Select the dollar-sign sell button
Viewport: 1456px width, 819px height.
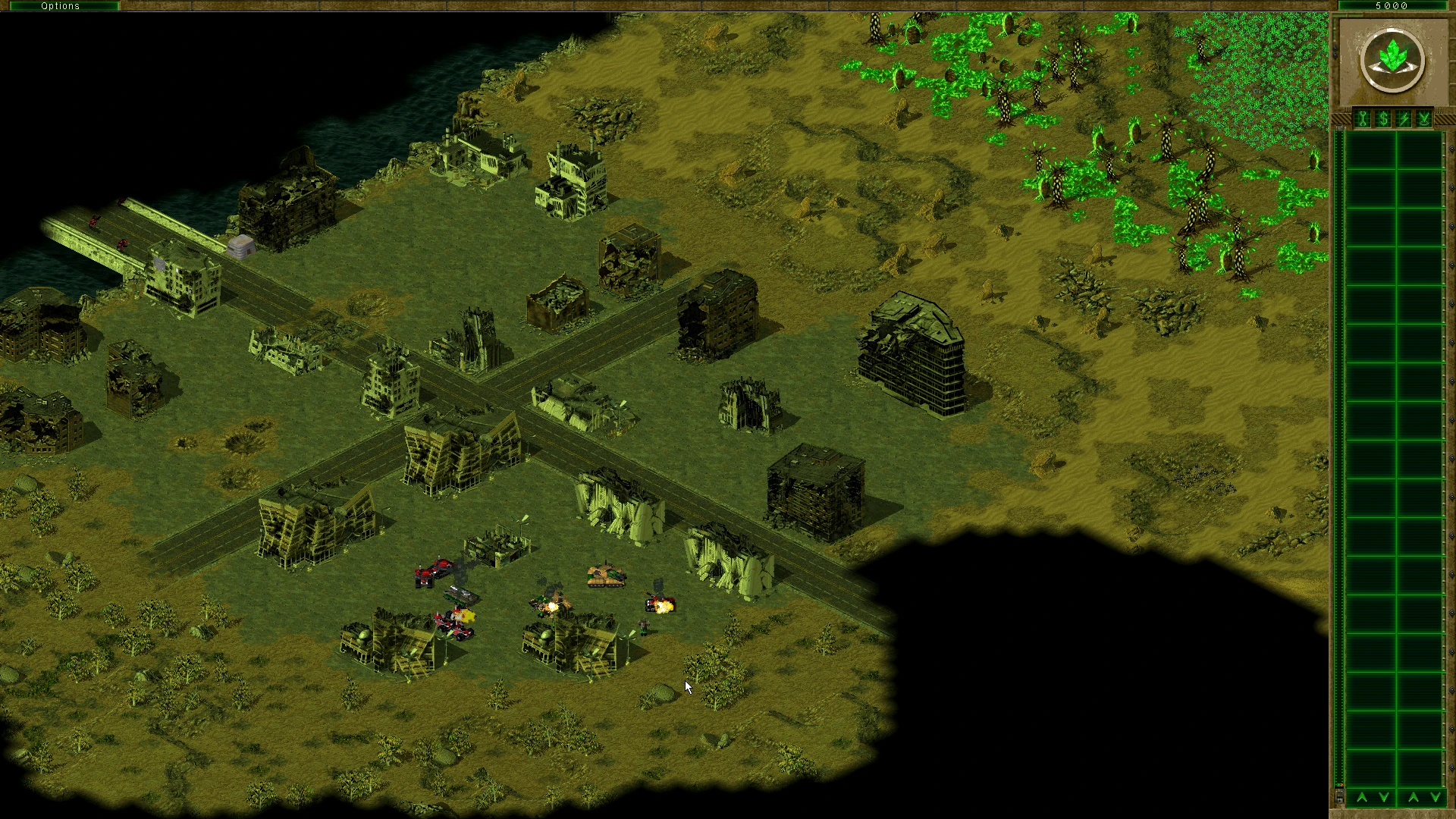[x=1383, y=119]
